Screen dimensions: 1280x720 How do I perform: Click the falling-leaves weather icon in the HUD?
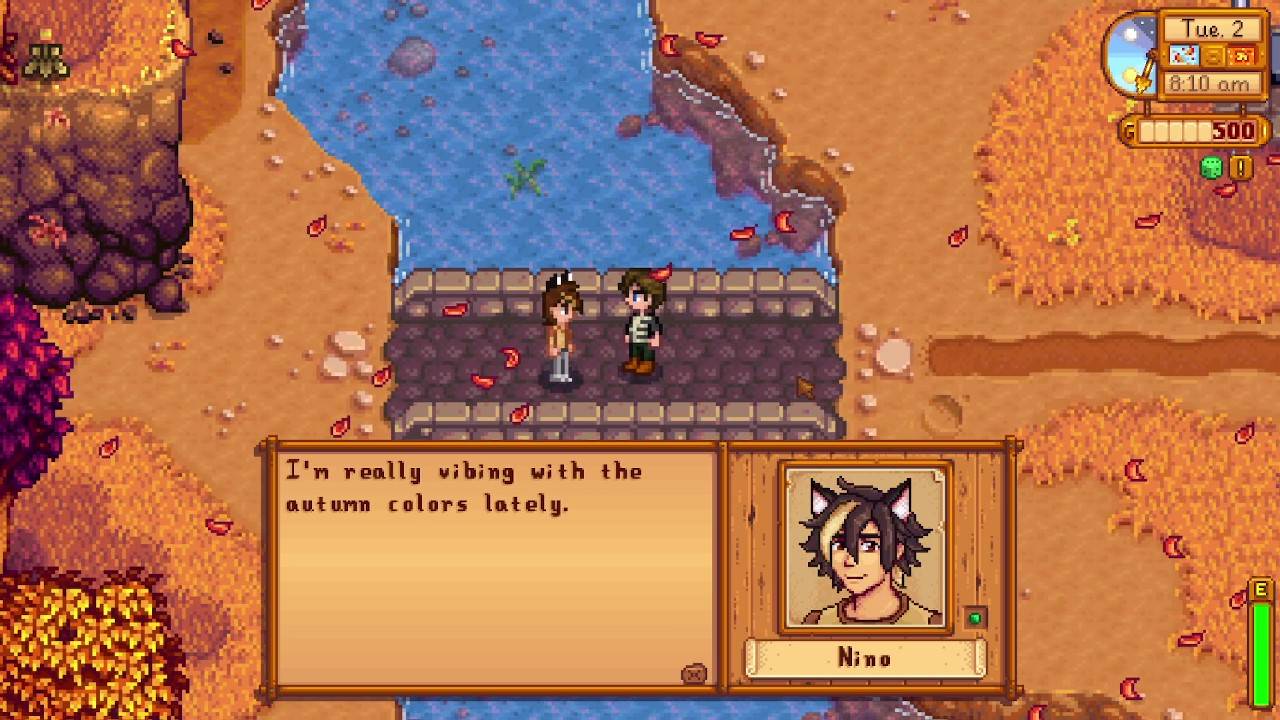pos(1181,55)
